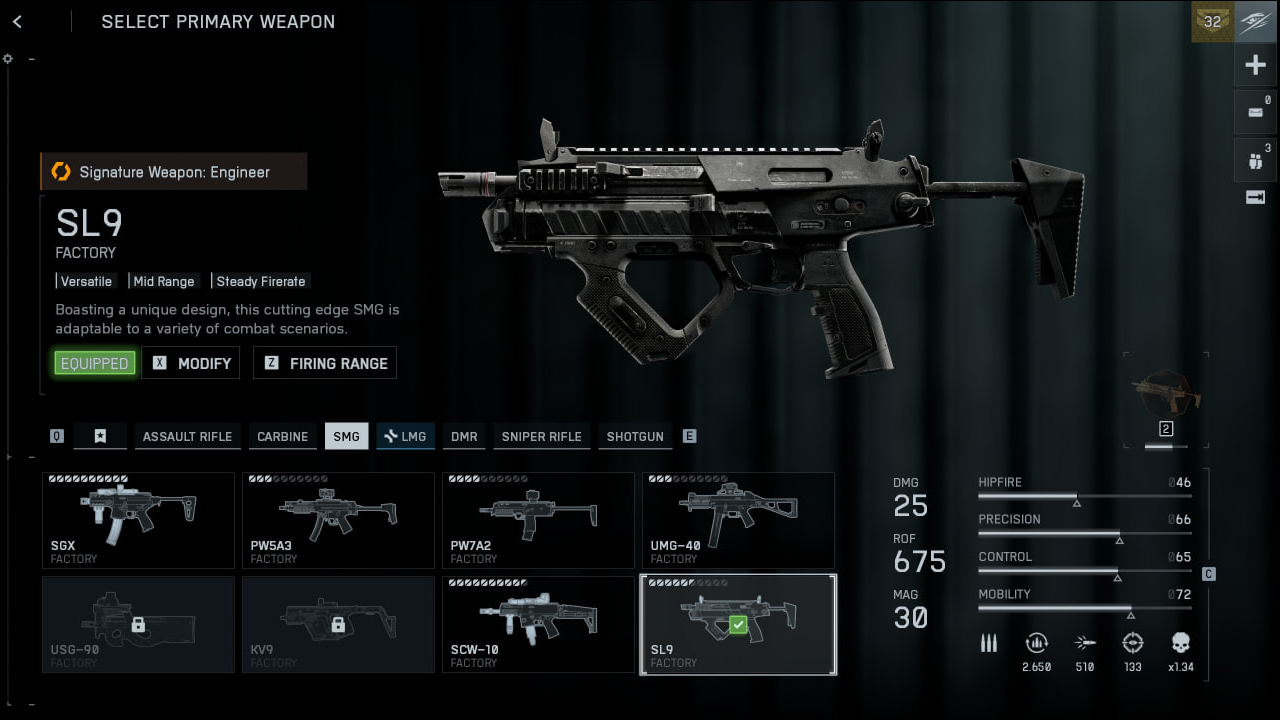The image size is (1280, 720).
Task: Open the LMG weapon tab
Action: tap(405, 436)
